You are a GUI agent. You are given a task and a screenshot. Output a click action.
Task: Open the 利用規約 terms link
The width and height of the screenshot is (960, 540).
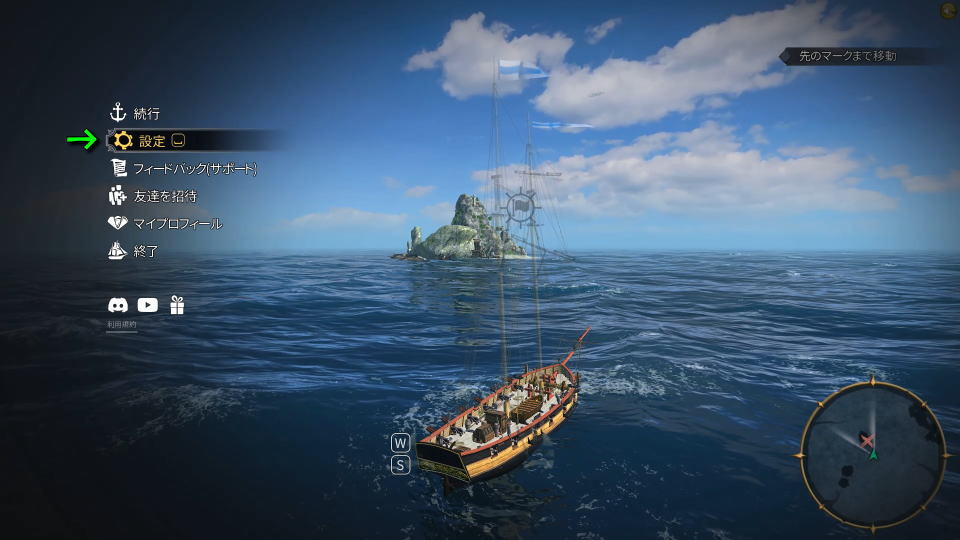[121, 325]
